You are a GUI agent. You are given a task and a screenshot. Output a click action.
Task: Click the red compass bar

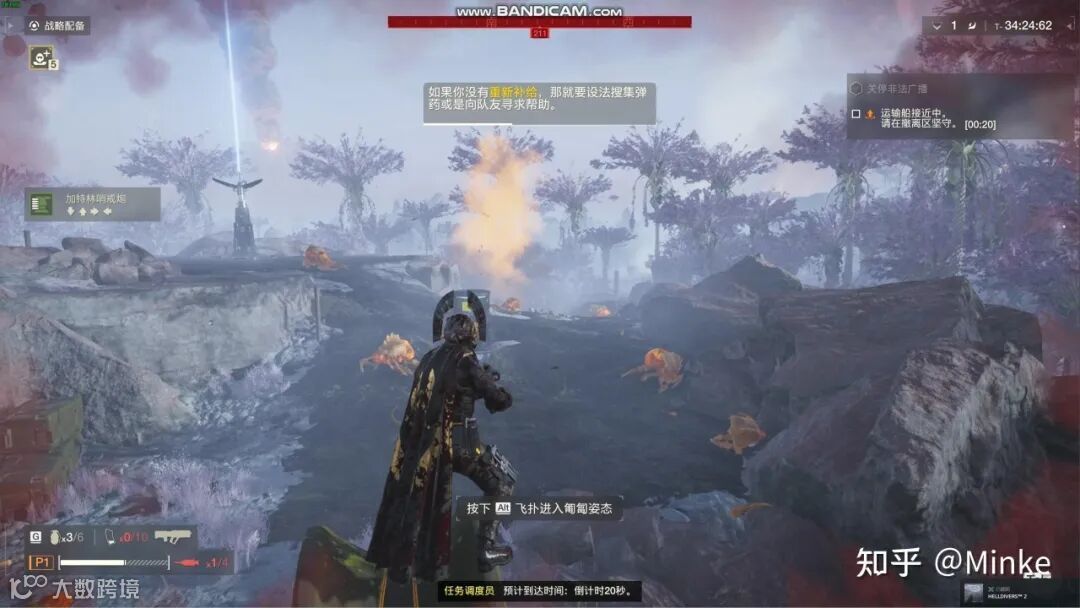tap(539, 22)
